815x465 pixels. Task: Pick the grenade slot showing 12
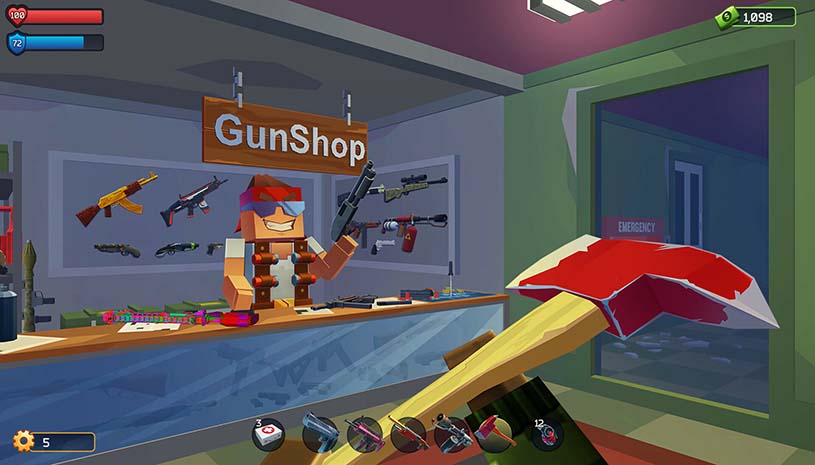pyautogui.click(x=547, y=435)
